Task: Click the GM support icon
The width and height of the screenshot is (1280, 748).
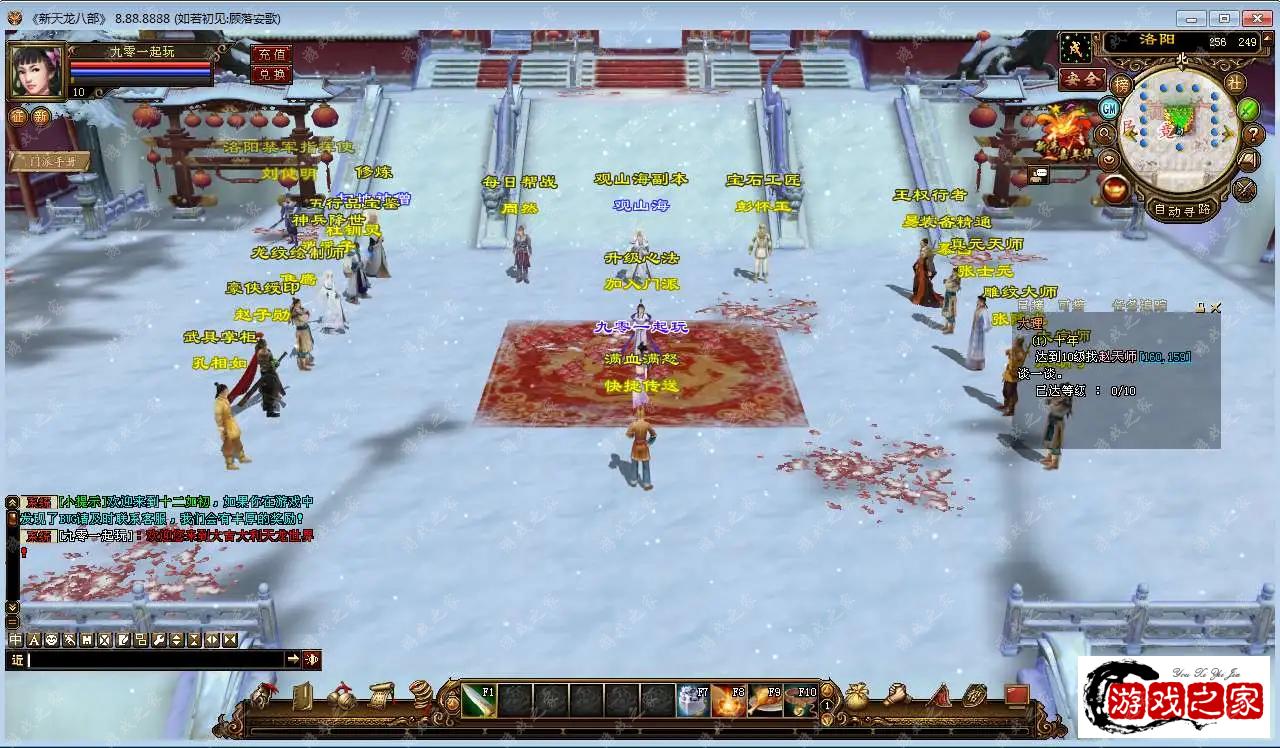Action: coord(1109,107)
